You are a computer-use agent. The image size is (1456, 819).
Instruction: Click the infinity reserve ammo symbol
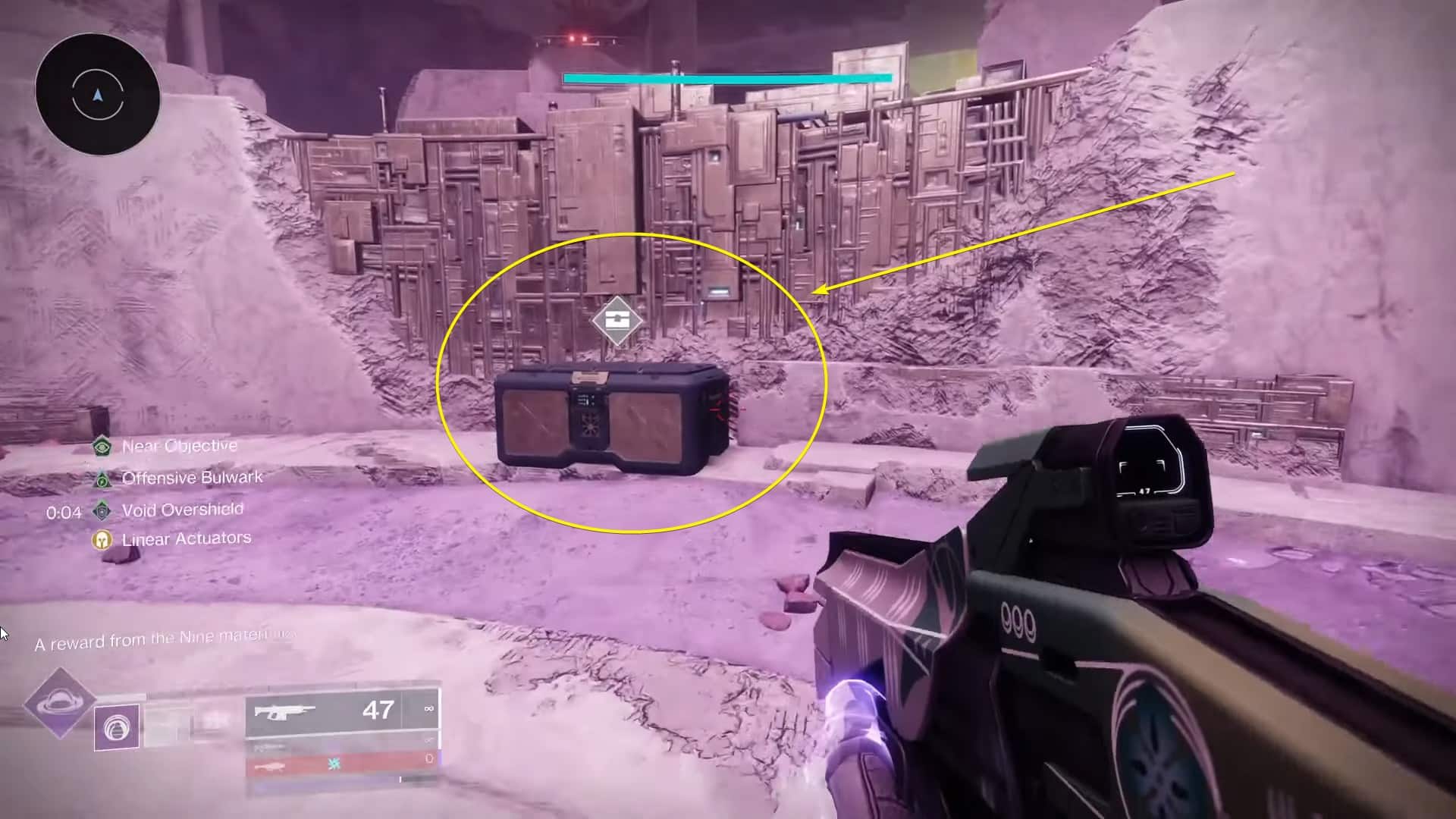(428, 709)
